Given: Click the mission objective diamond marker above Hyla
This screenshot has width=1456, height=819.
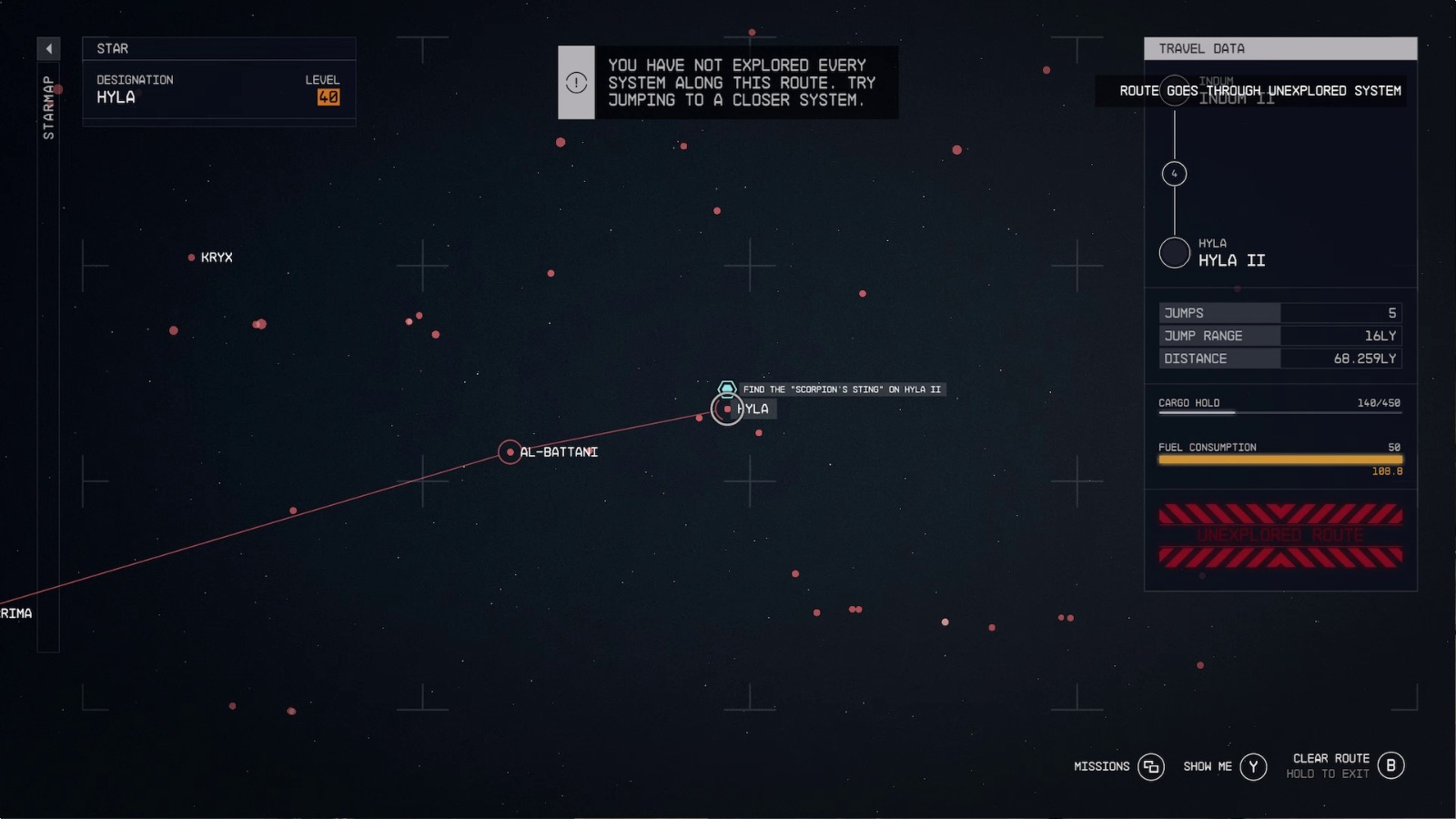Looking at the screenshot, I should tap(727, 388).
